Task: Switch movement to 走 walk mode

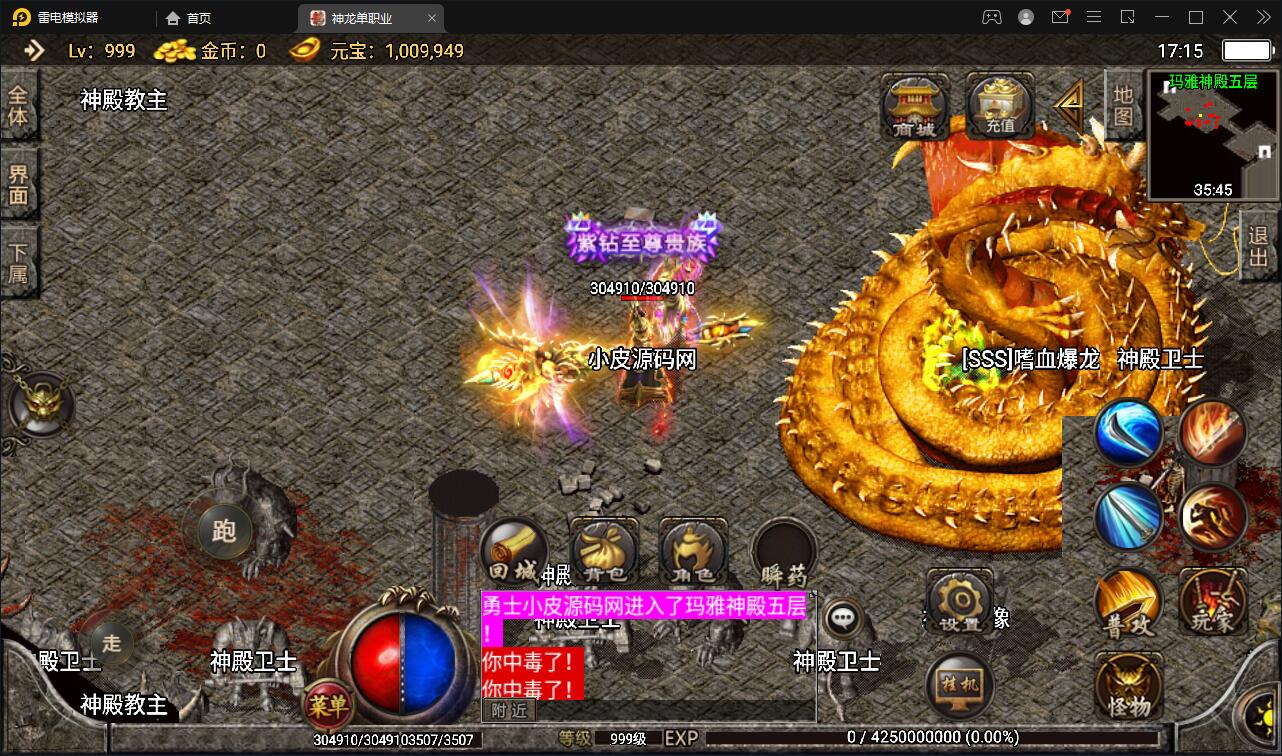Action: tap(110, 645)
